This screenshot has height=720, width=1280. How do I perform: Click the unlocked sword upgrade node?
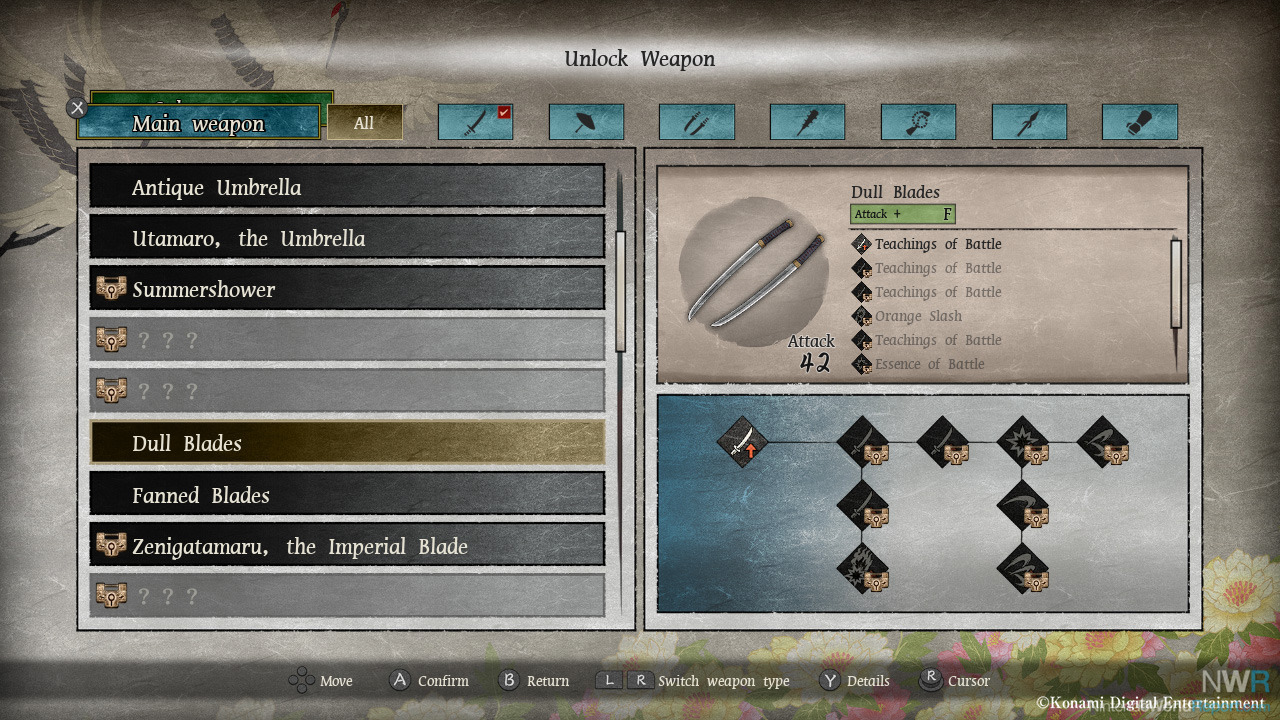[x=743, y=442]
